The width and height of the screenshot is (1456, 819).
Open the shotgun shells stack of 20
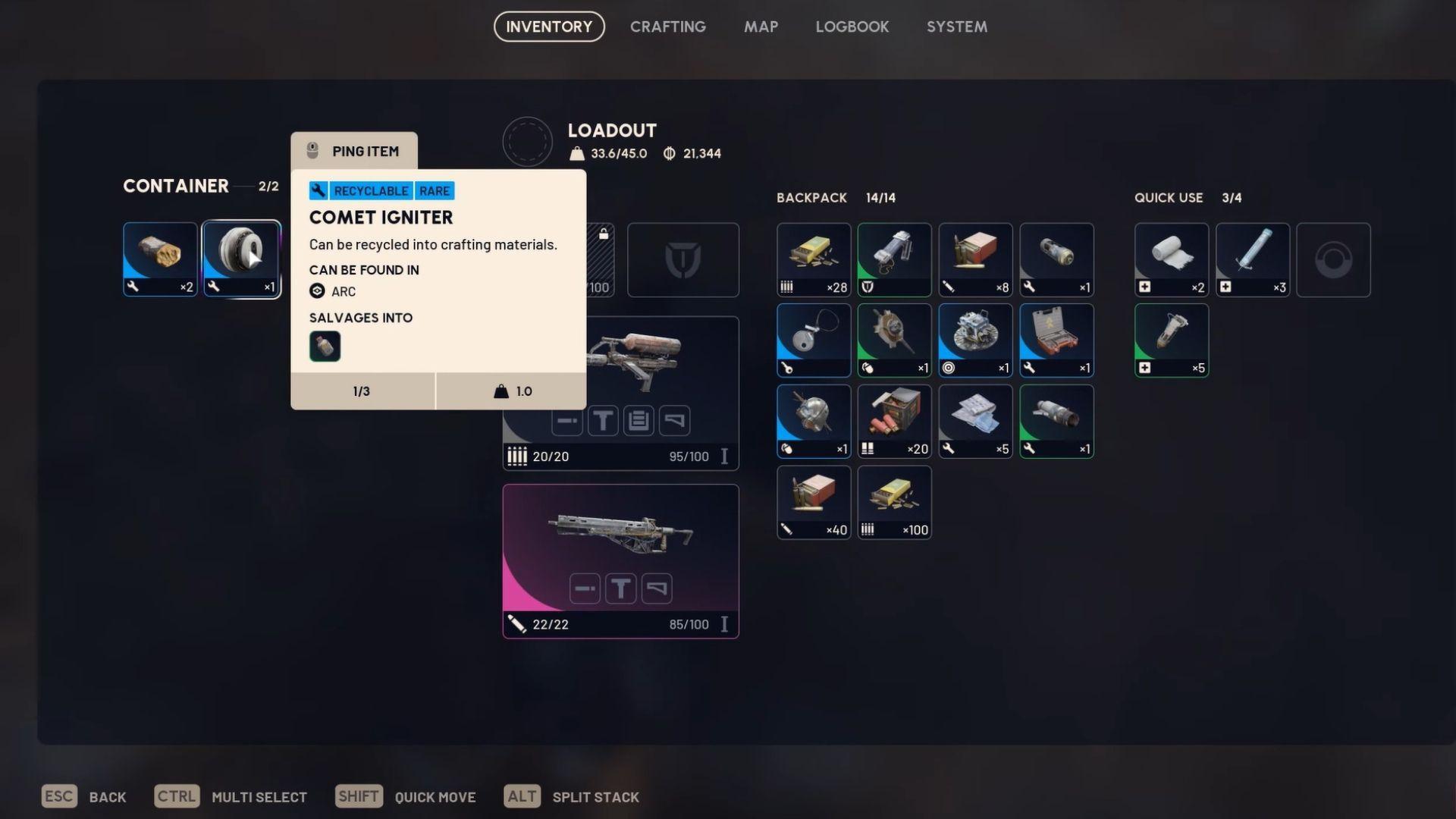[894, 421]
